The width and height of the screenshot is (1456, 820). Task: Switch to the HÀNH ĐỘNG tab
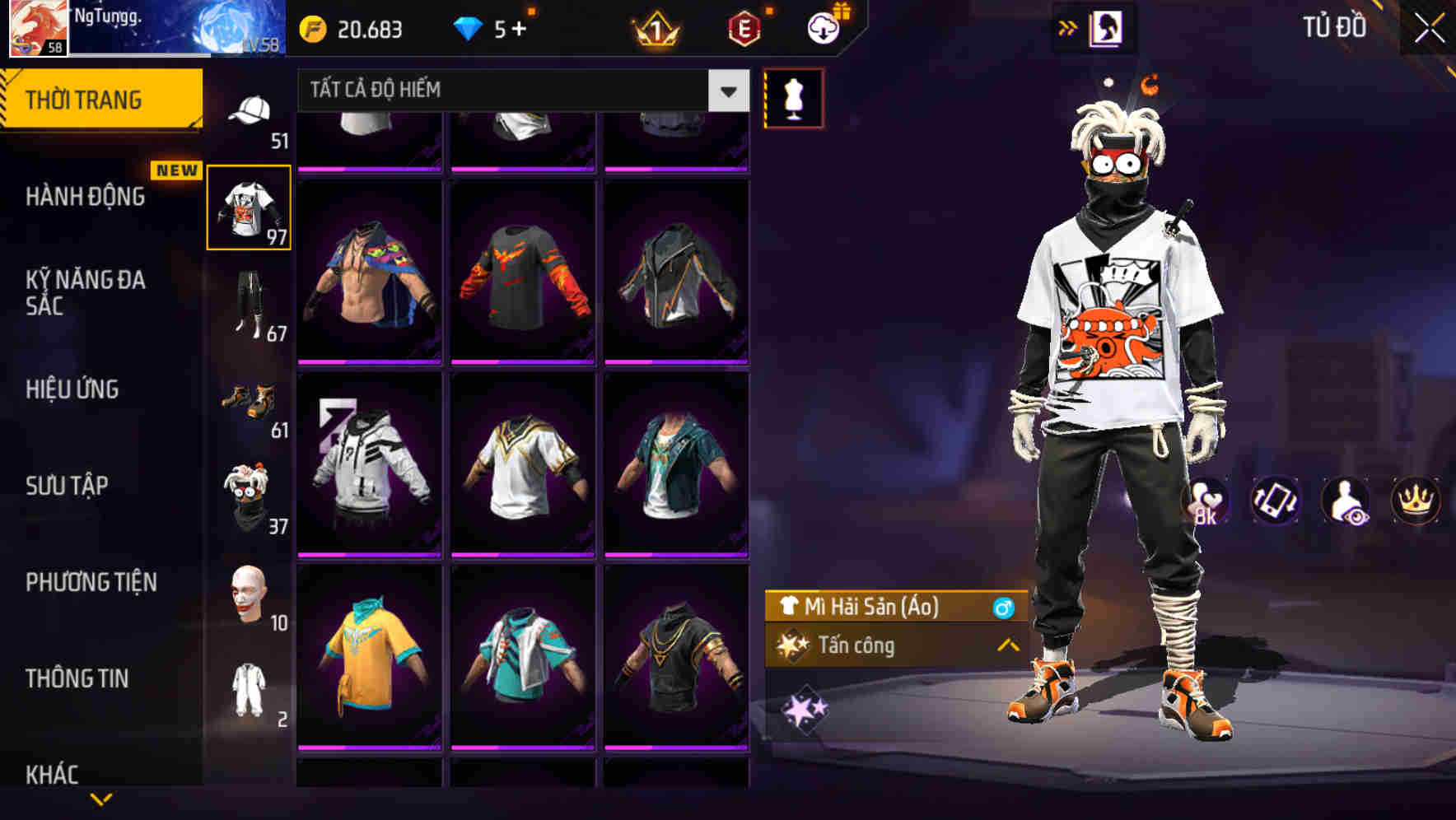pos(84,198)
